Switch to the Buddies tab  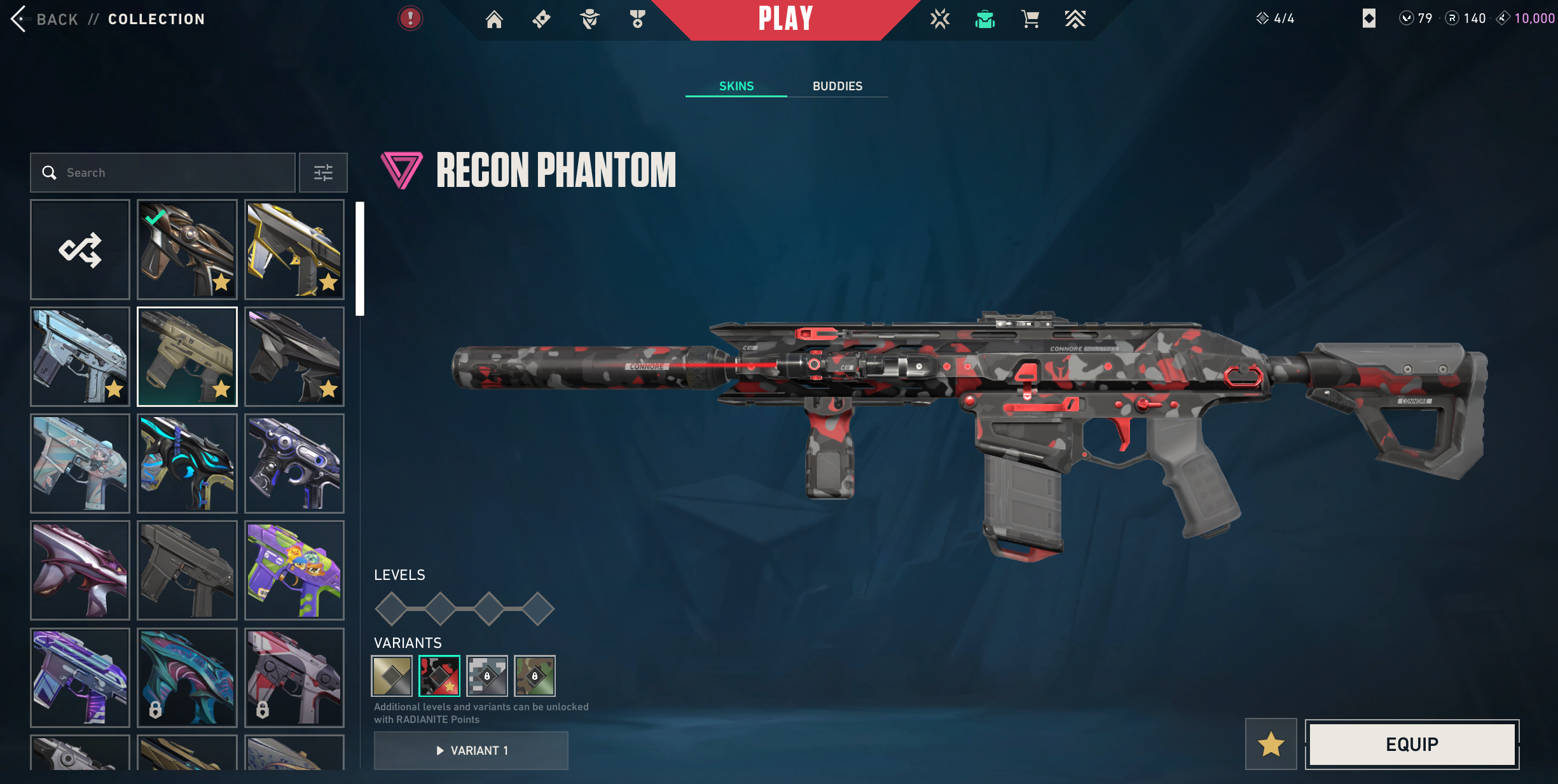pos(837,86)
